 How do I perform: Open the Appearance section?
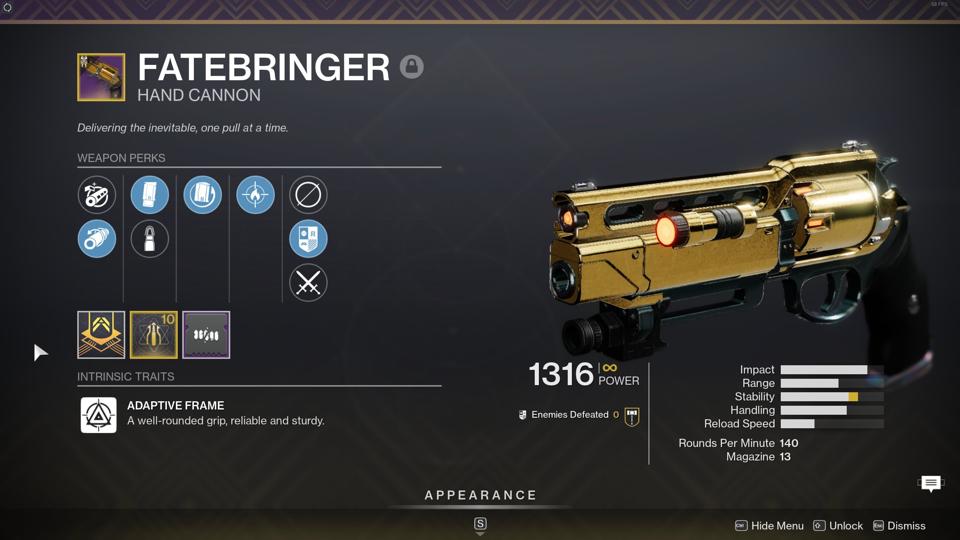[x=480, y=496]
